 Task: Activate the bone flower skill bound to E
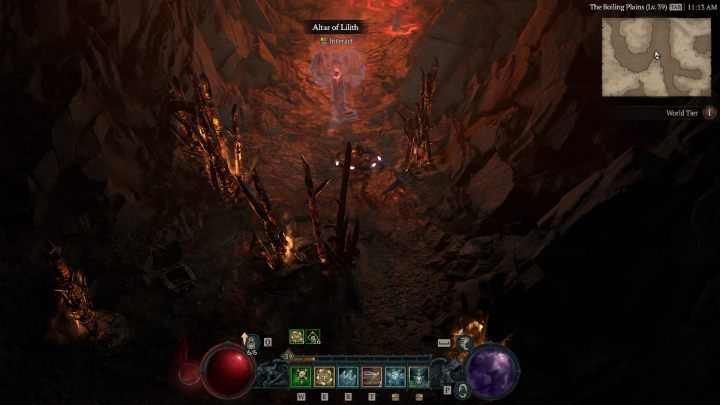point(324,376)
